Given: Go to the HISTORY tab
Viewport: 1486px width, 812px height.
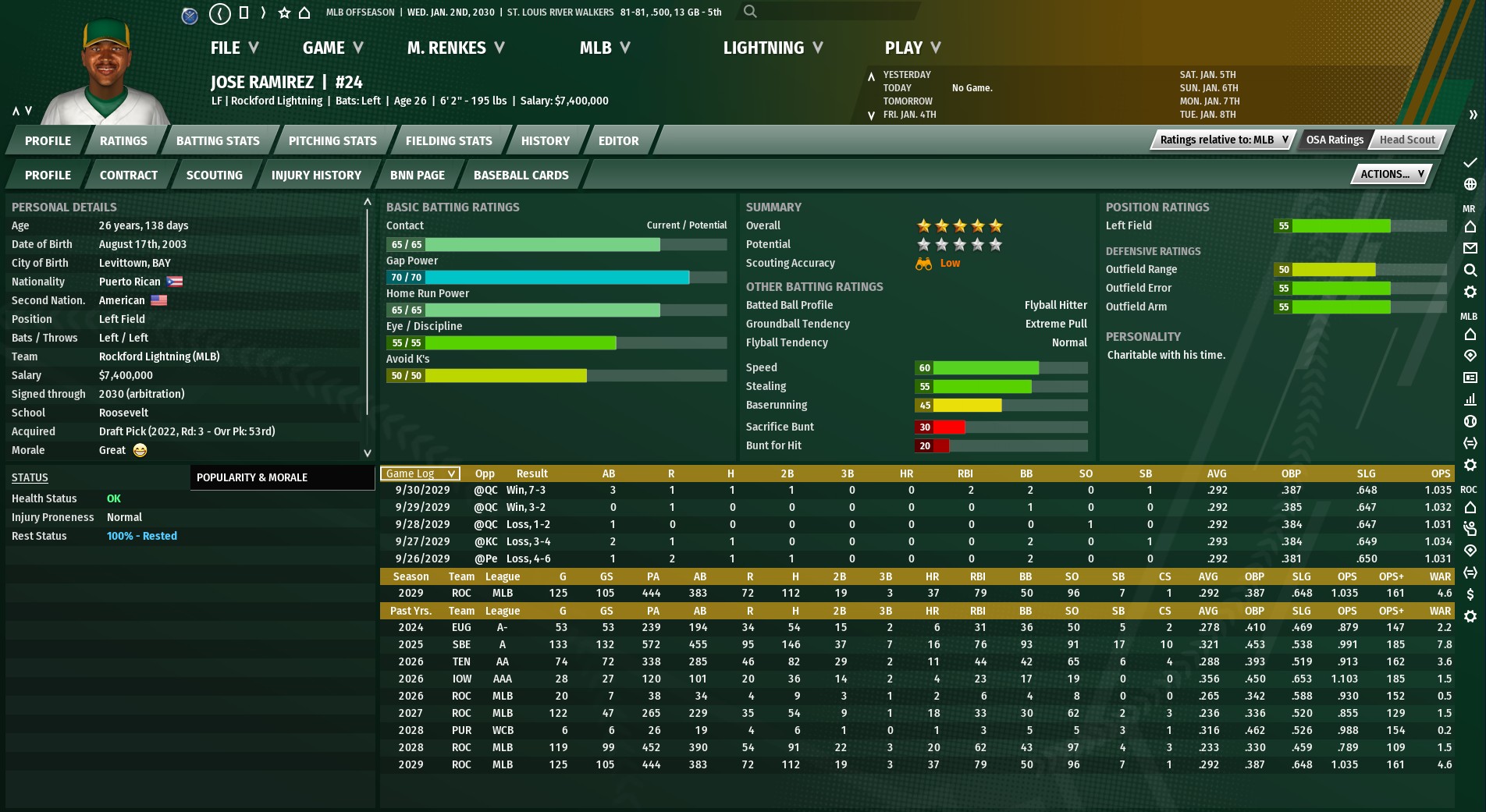Looking at the screenshot, I should (545, 141).
